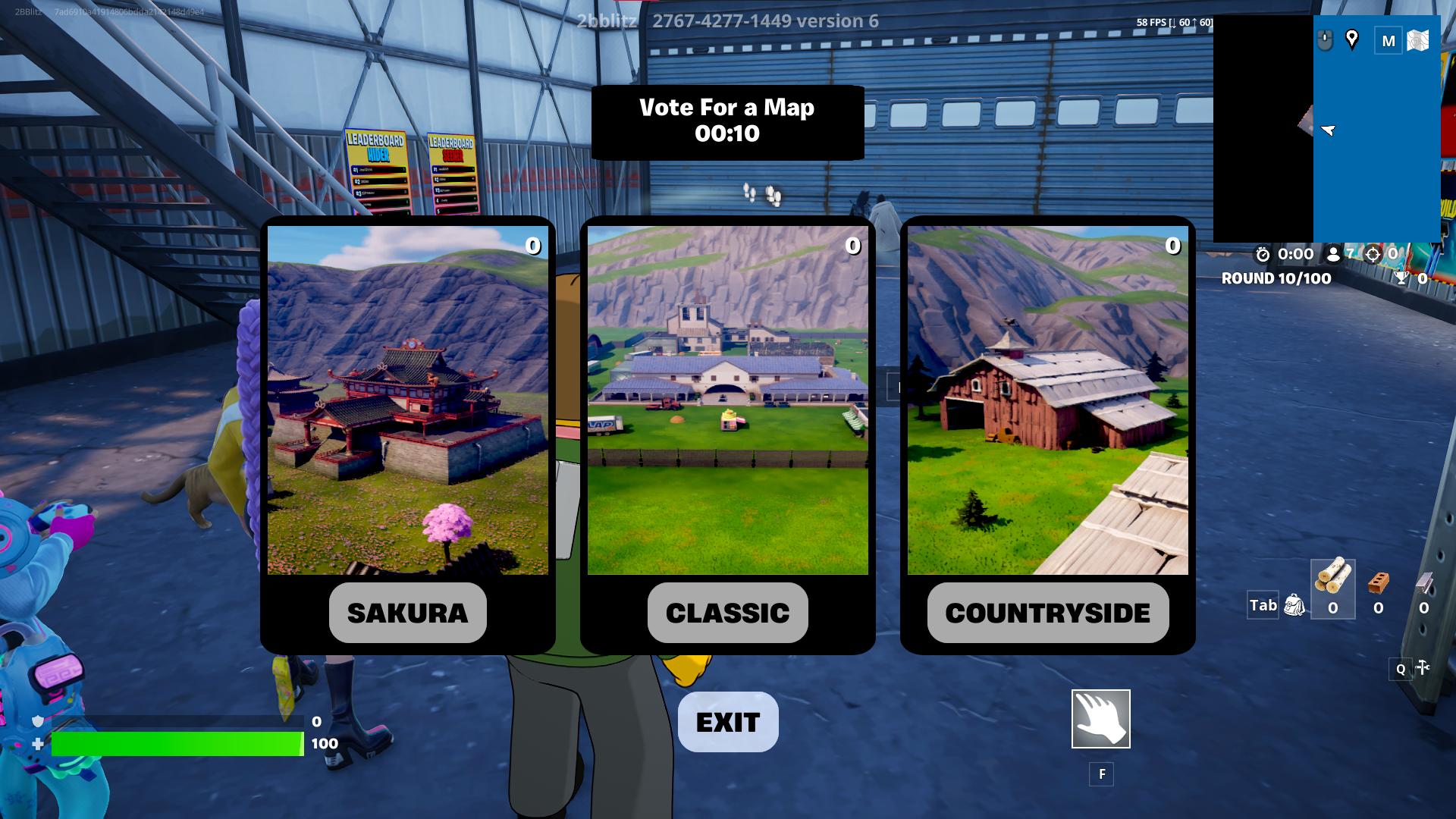The width and height of the screenshot is (1456, 819).
Task: Open the backpack inventory via the Tab icon
Action: coord(1294,604)
